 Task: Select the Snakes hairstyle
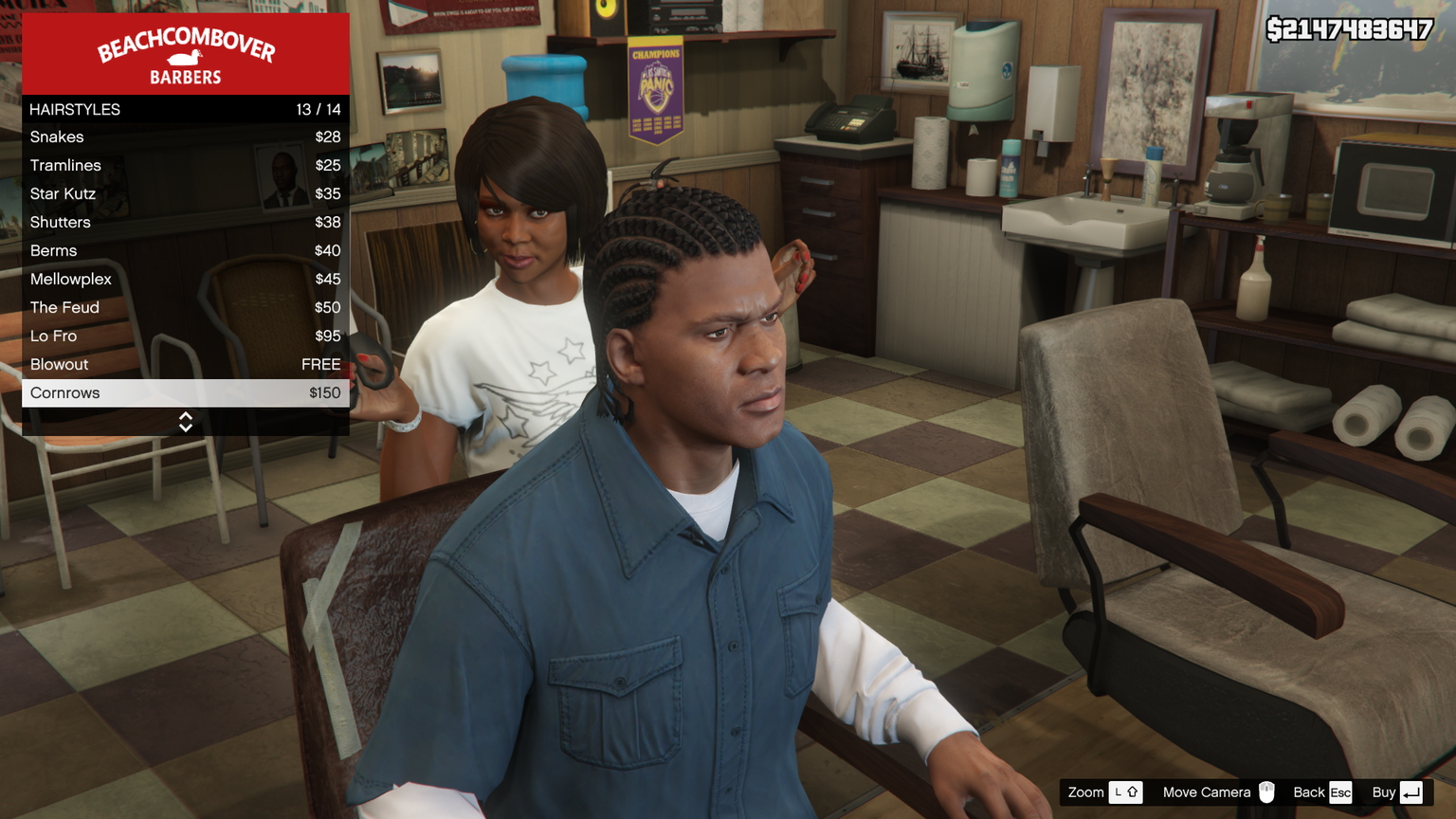coord(185,137)
